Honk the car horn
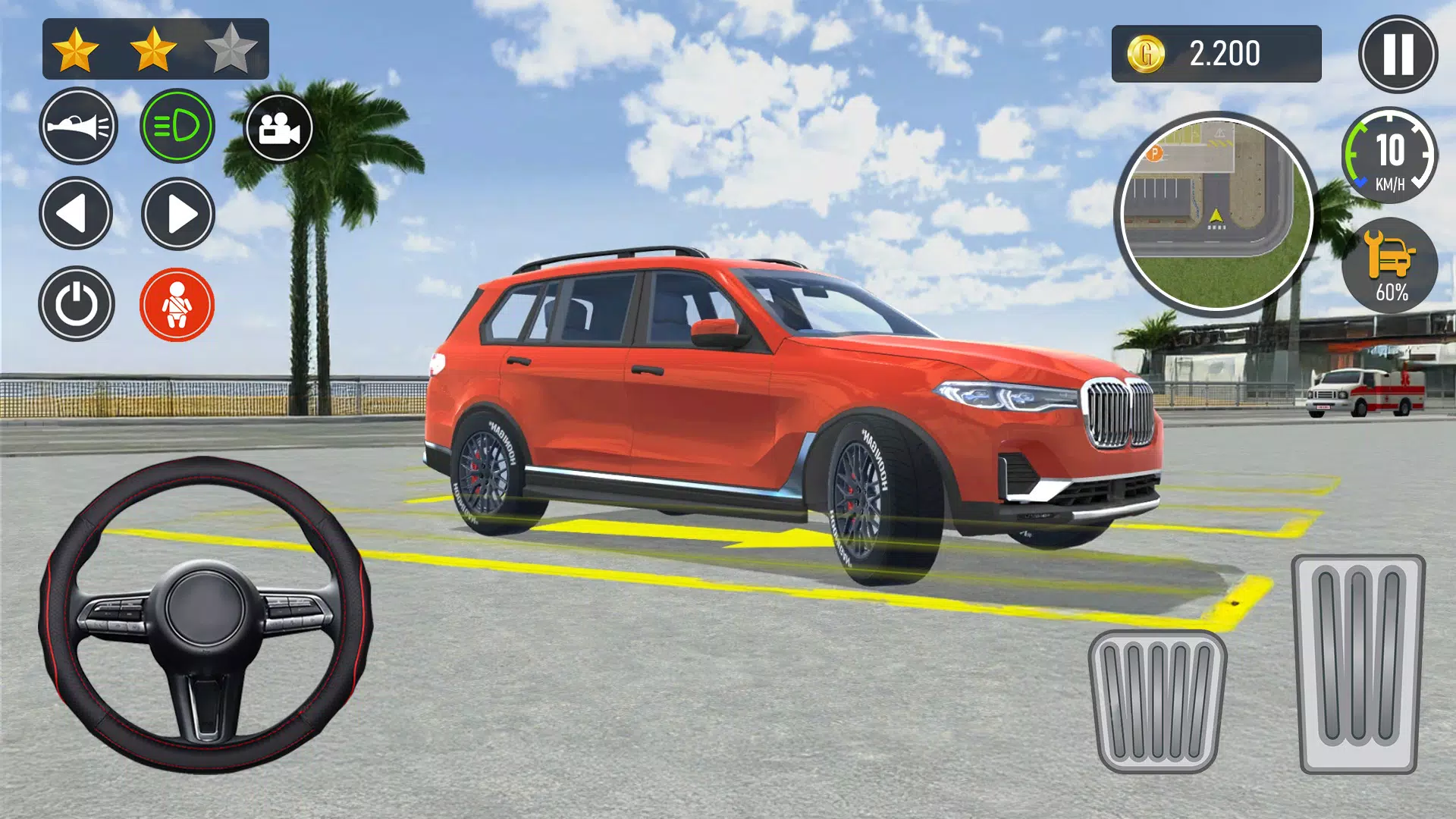 point(79,127)
